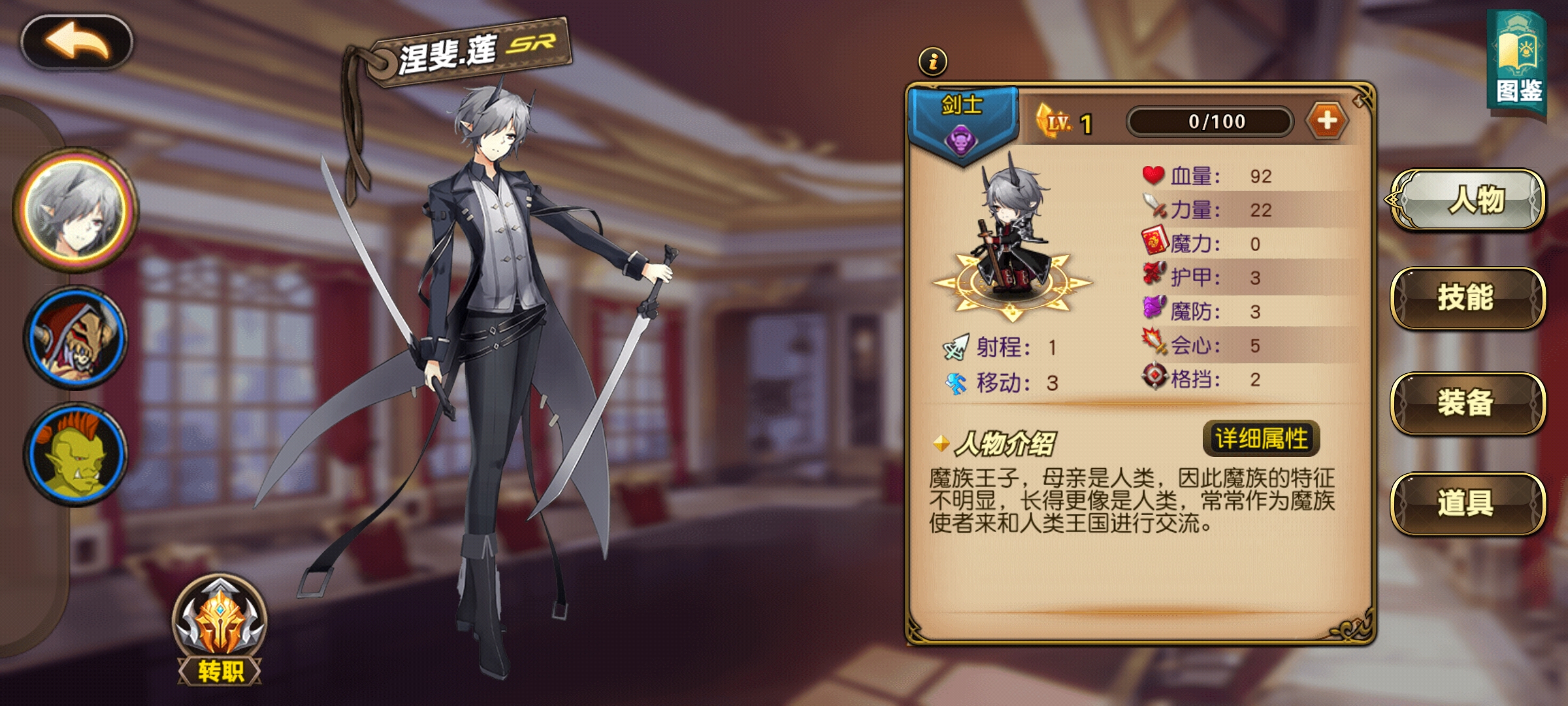Tap the plus button beside the EXP bar
Screen dimensions: 1568x706
pyautogui.click(x=1333, y=120)
